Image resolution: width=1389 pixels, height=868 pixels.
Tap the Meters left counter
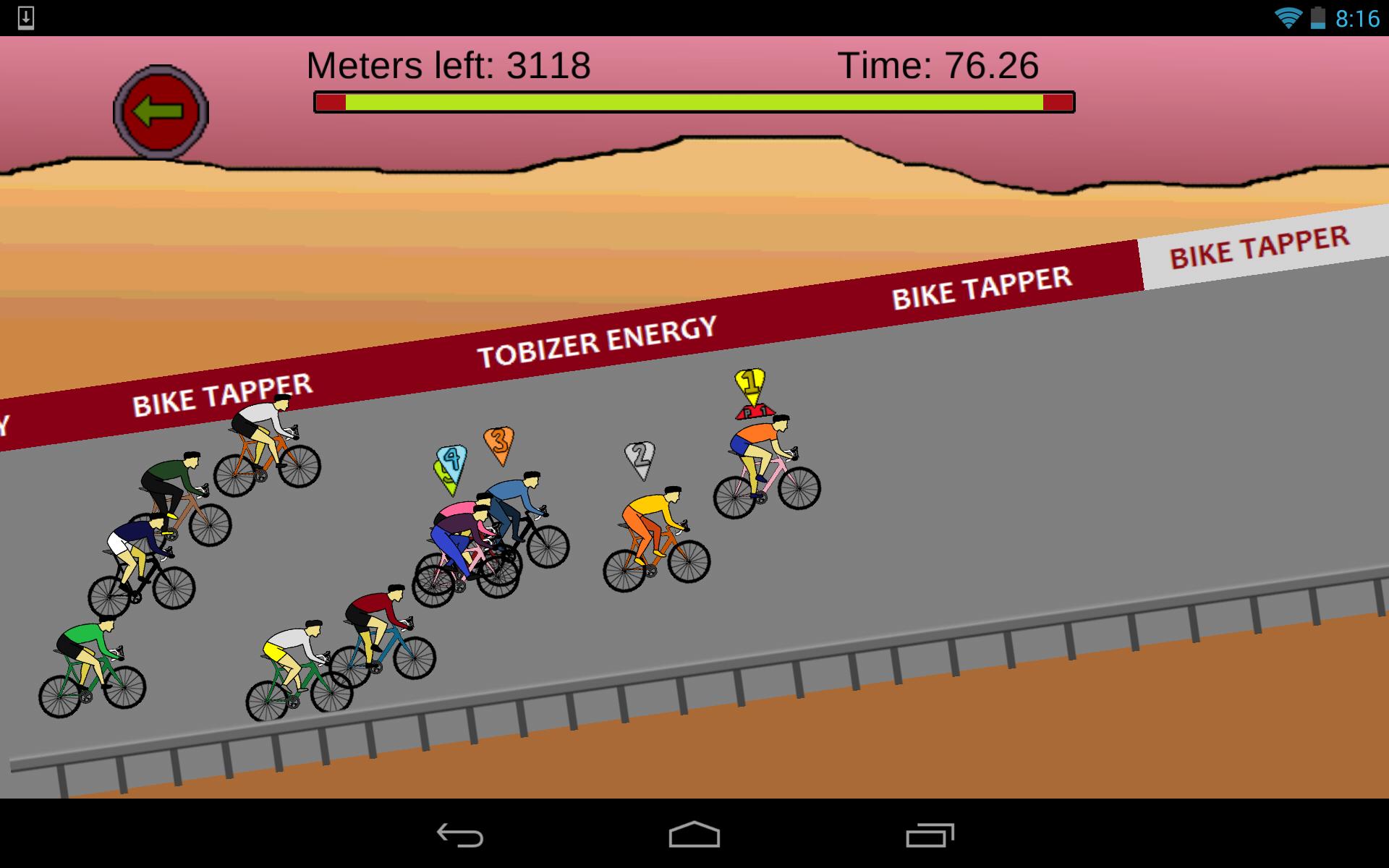click(449, 65)
